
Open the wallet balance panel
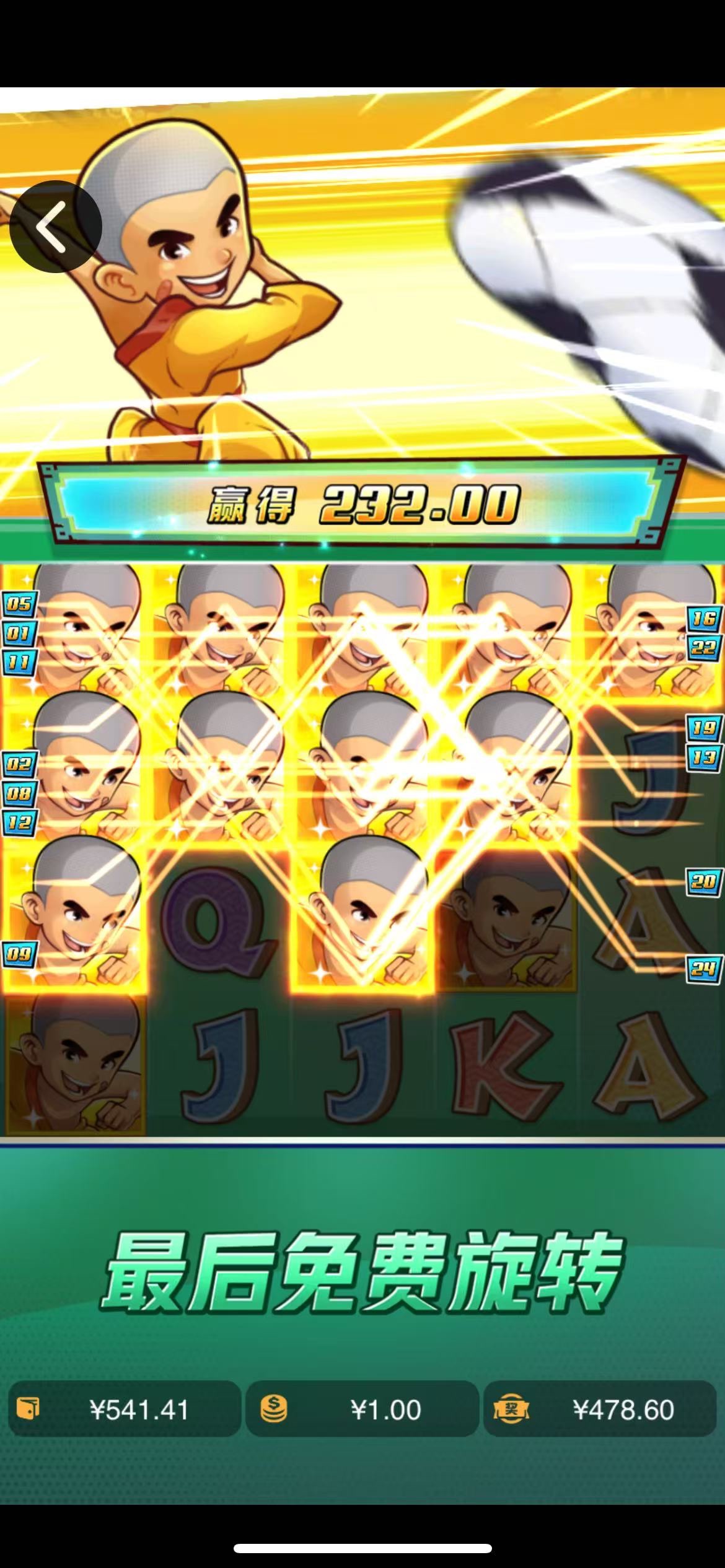click(124, 1410)
